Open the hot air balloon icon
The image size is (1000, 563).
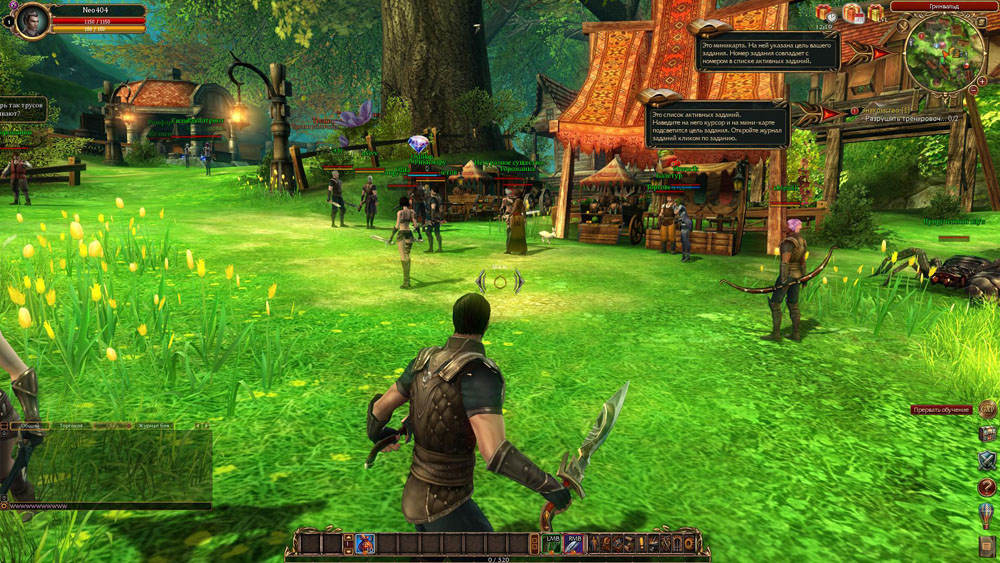coord(988,515)
